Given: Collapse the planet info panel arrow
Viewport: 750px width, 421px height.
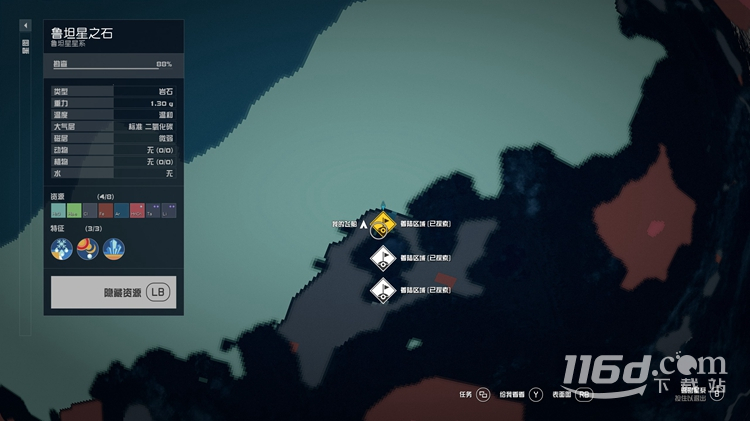Looking at the screenshot, I should pos(26,25).
